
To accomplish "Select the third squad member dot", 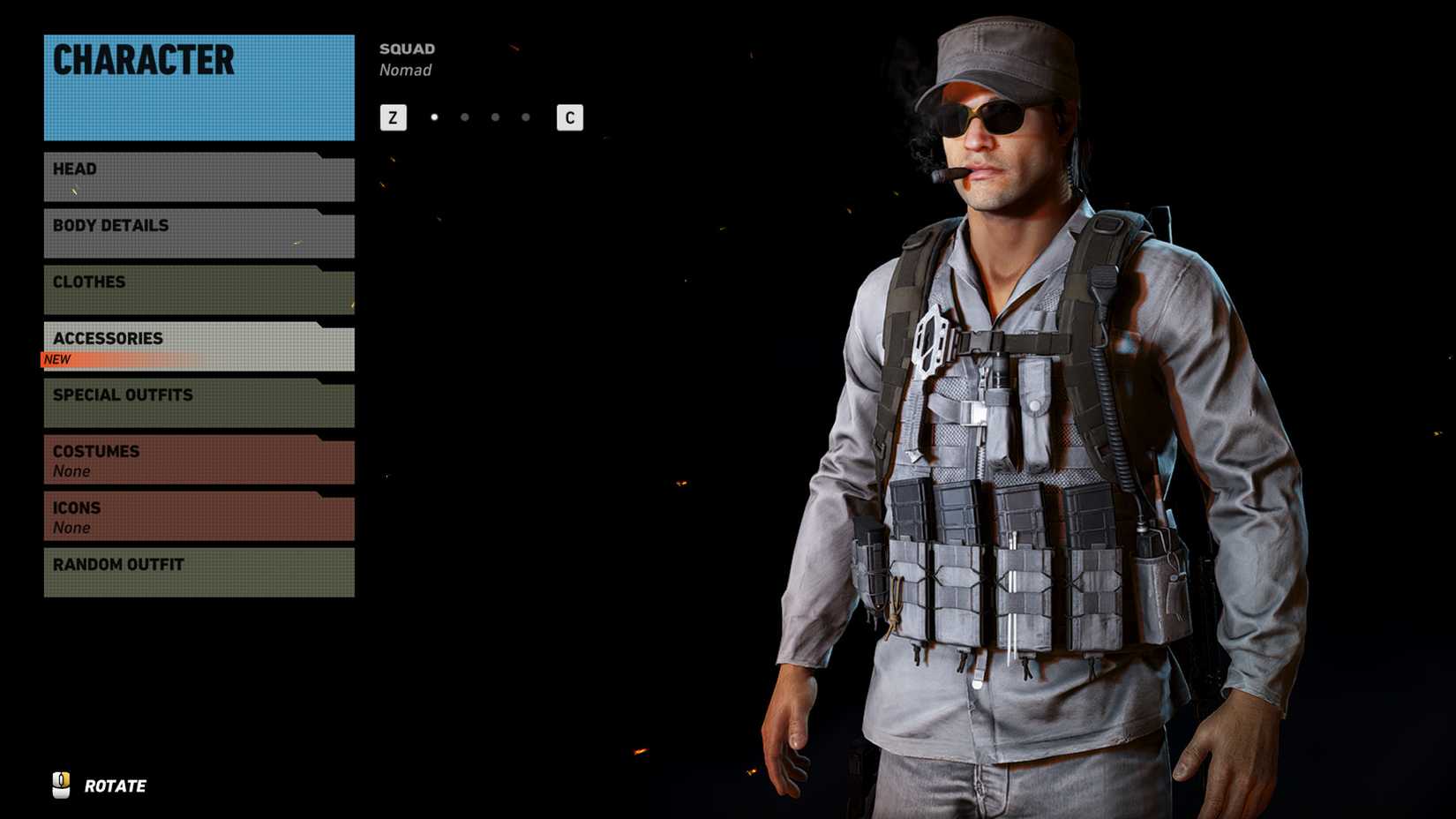I will 494,116.
